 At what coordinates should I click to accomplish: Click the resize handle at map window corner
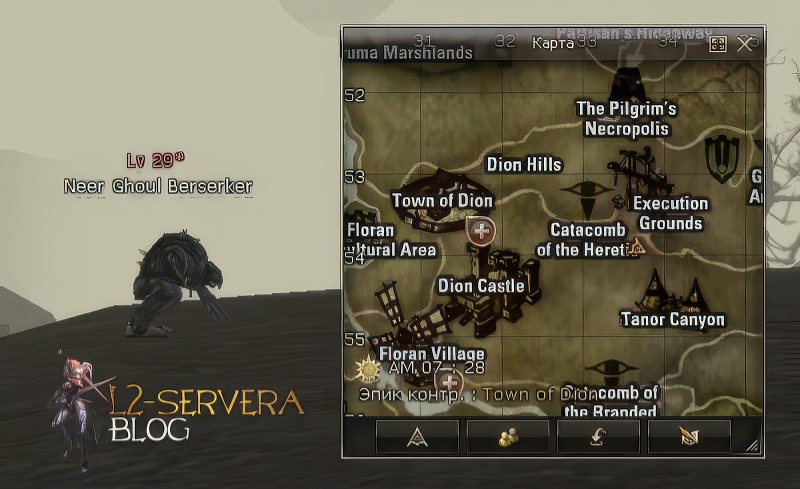click(752, 446)
